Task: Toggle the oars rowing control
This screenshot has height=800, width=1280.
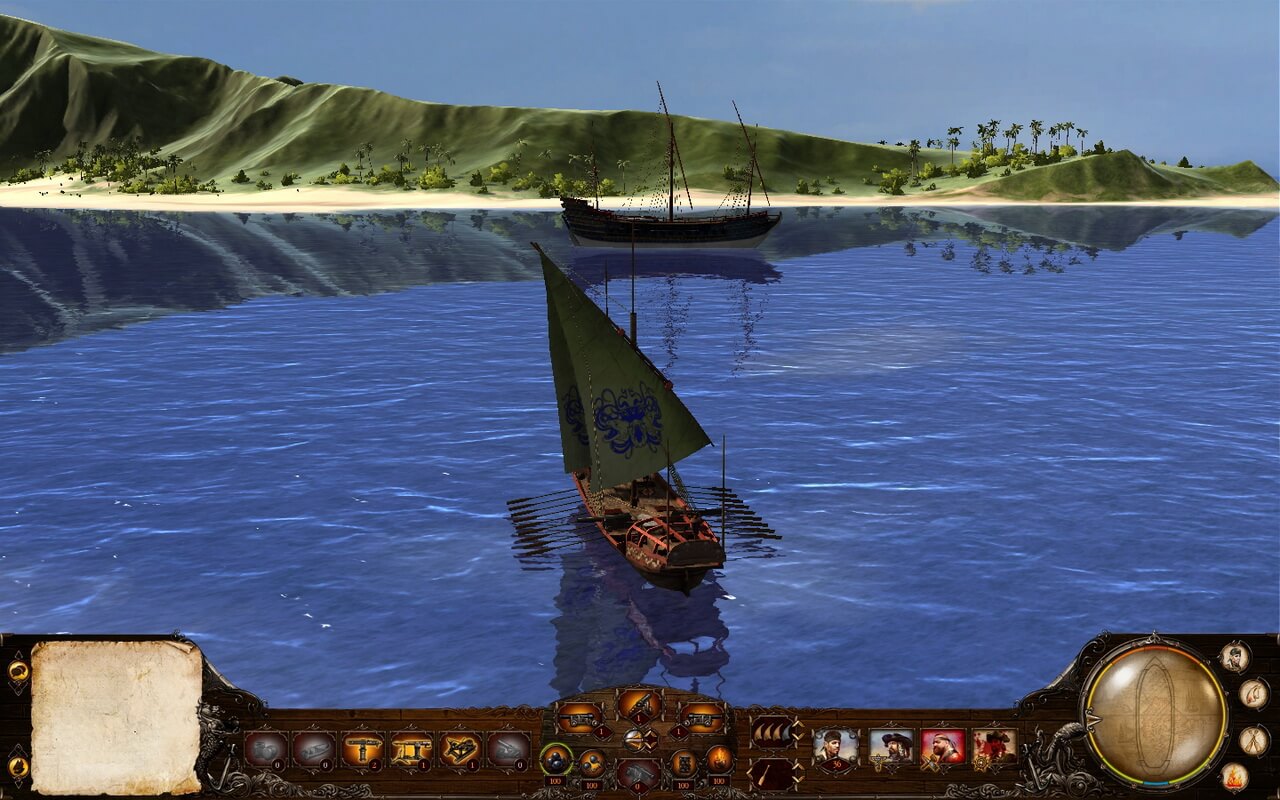Action: [773, 773]
